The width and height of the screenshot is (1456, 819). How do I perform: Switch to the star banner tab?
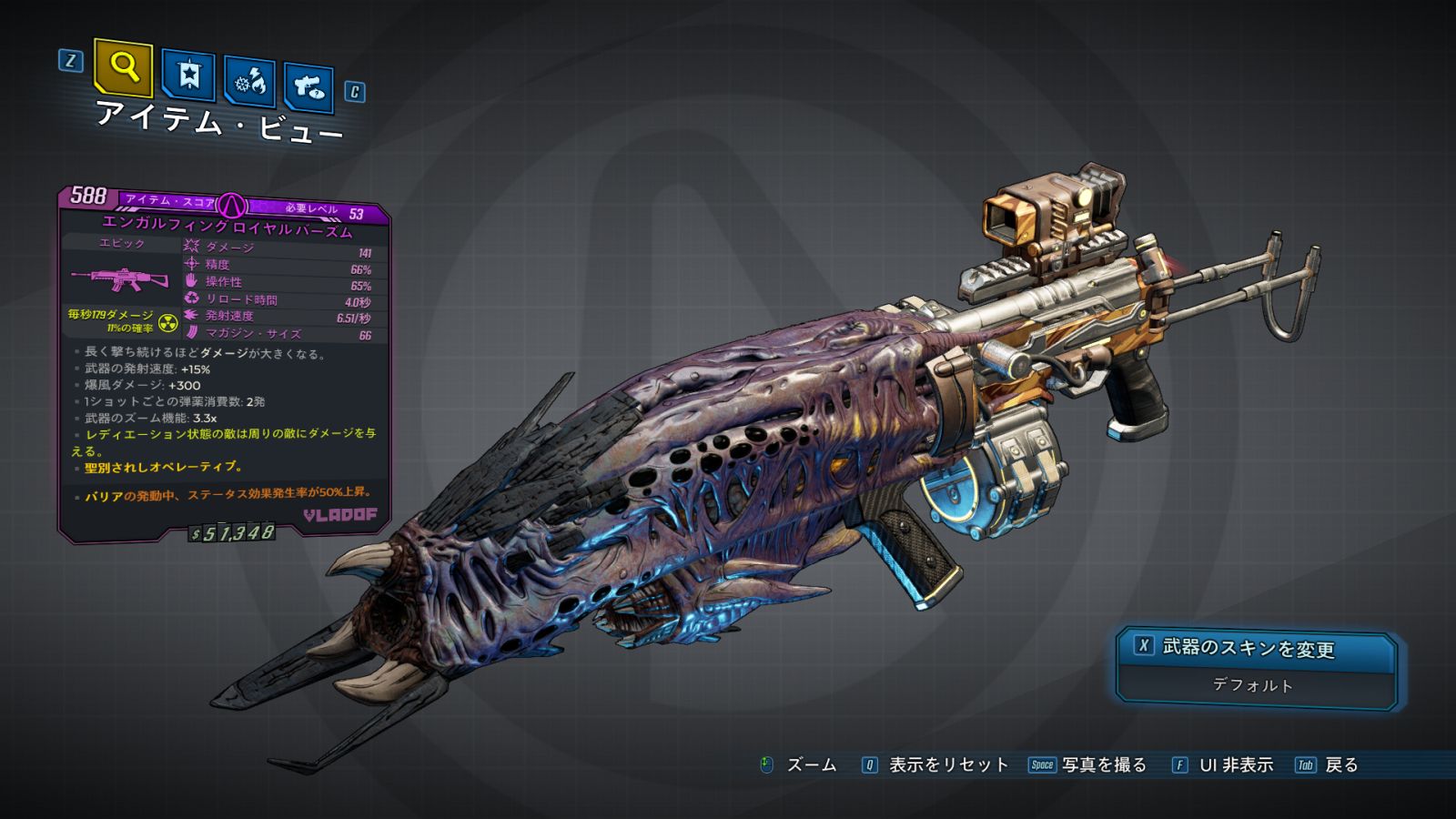[x=188, y=75]
